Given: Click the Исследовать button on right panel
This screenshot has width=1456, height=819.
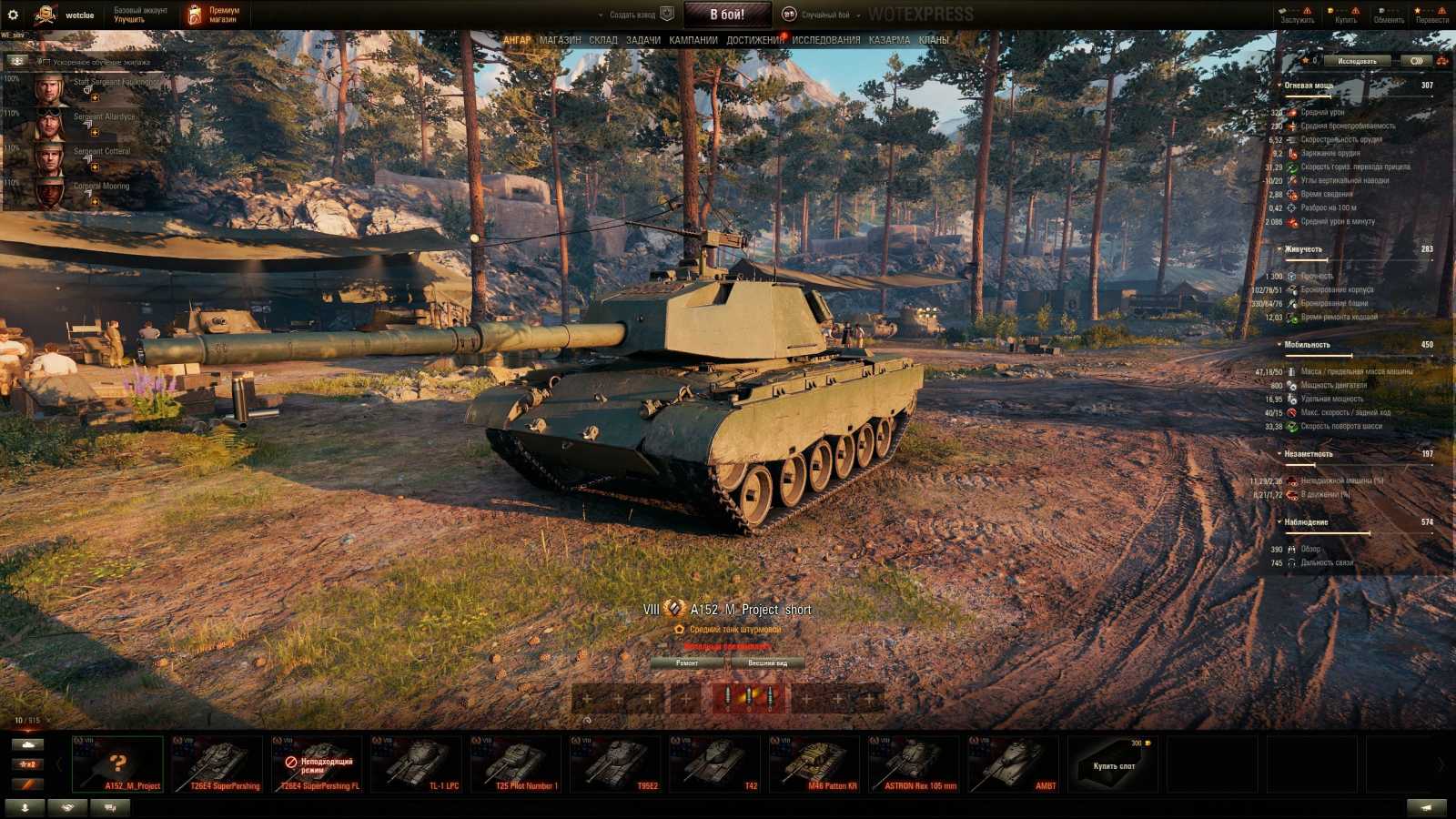Looking at the screenshot, I should 1356,59.
